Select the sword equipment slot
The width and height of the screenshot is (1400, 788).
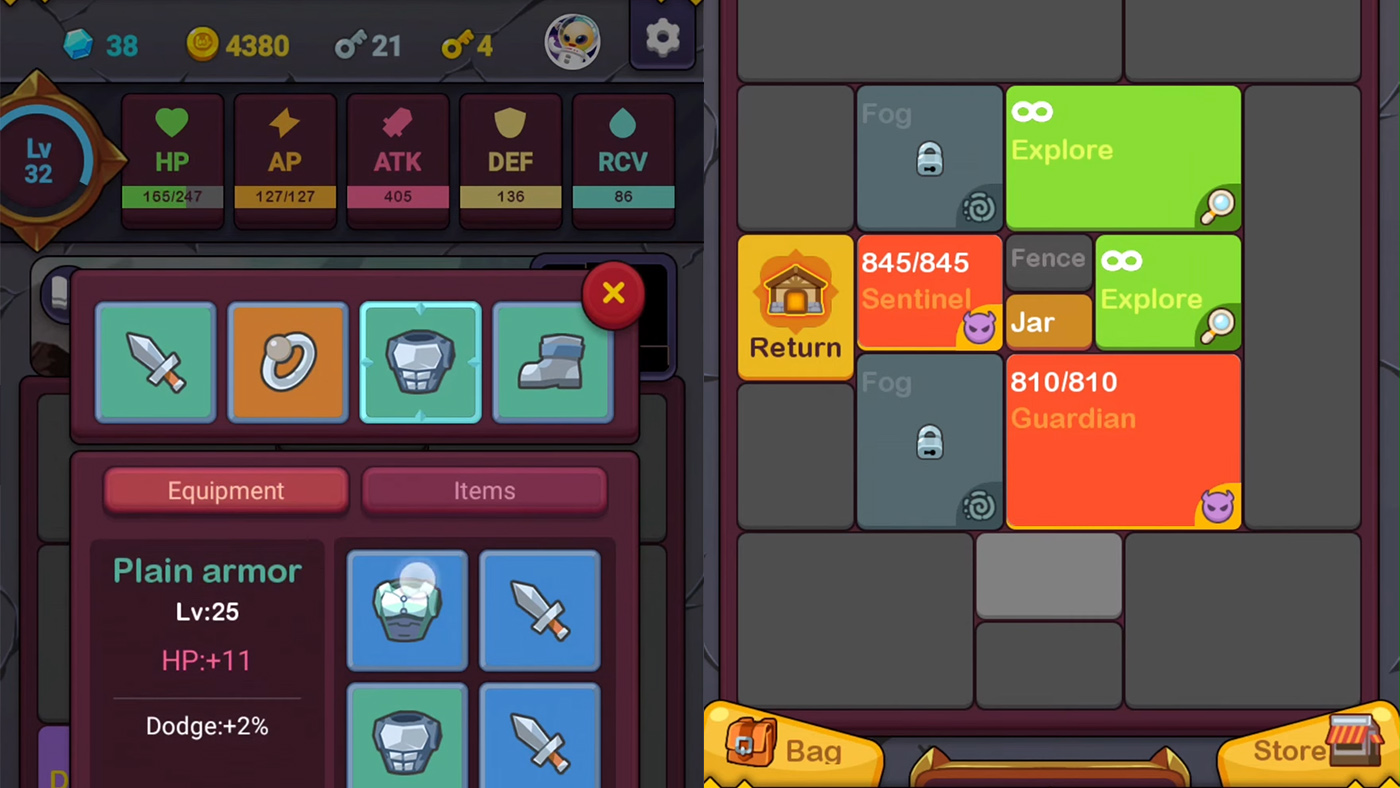pos(155,362)
